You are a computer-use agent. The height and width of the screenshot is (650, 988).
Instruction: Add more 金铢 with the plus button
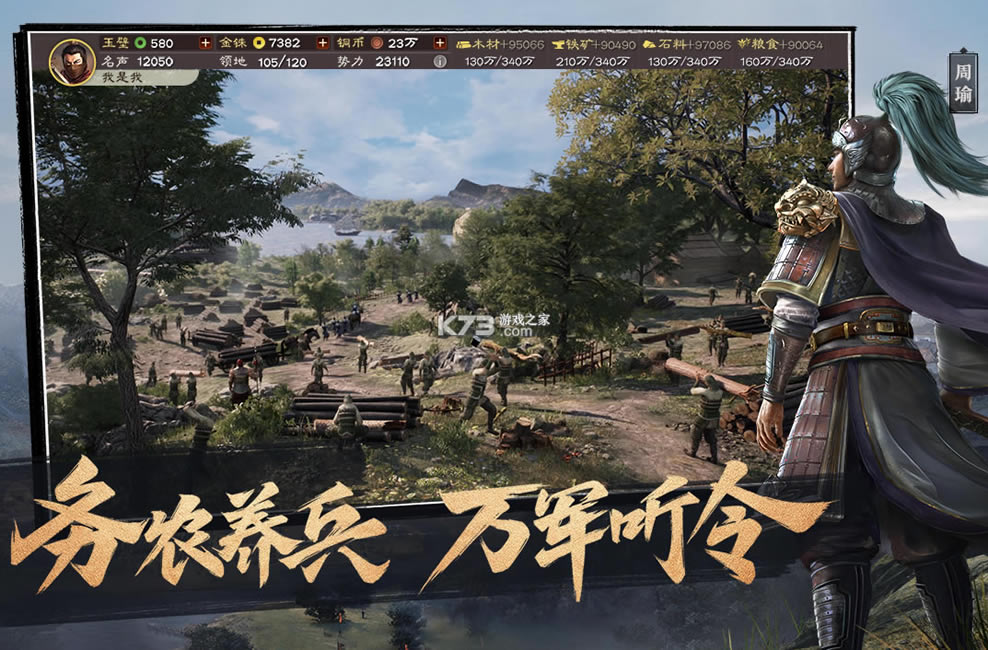[323, 43]
